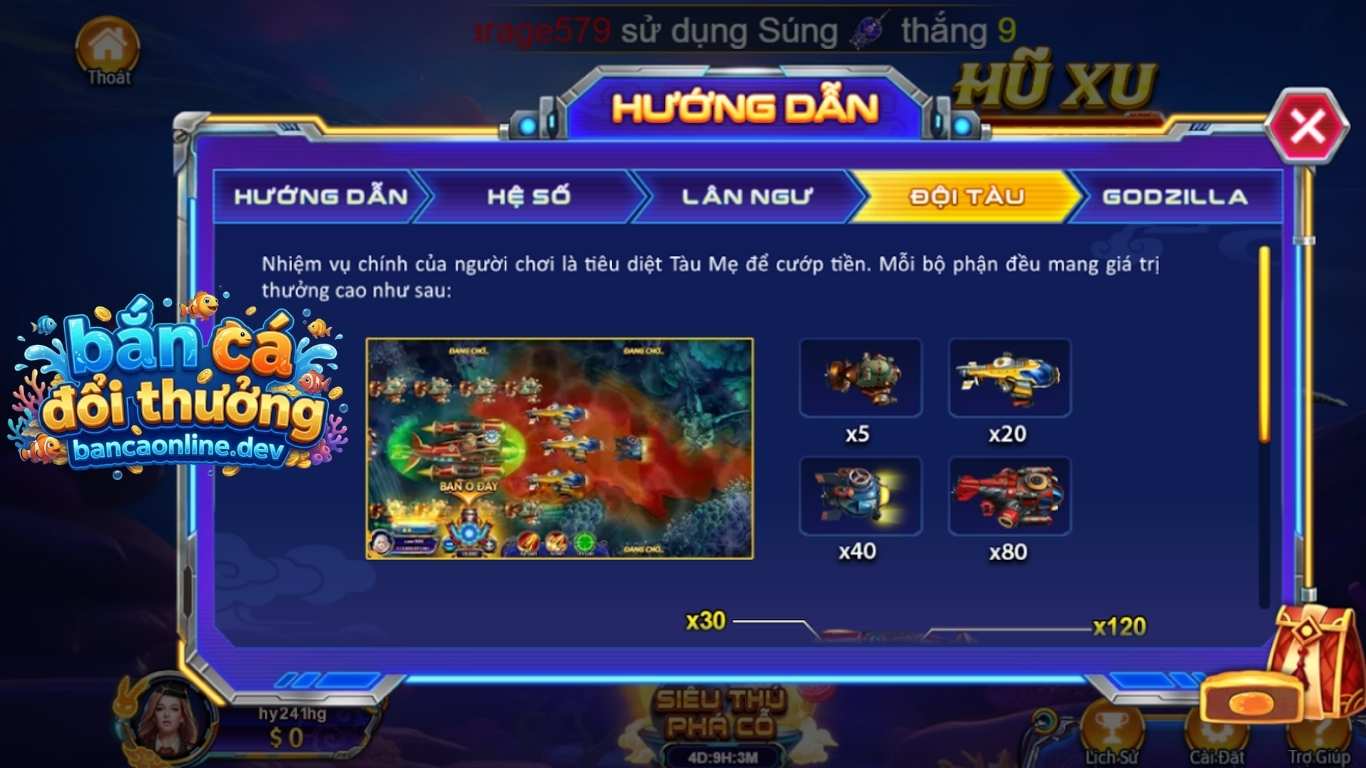Select the x5 turret part thumbnail
Screen dimensions: 1366x768
pyautogui.click(x=861, y=379)
